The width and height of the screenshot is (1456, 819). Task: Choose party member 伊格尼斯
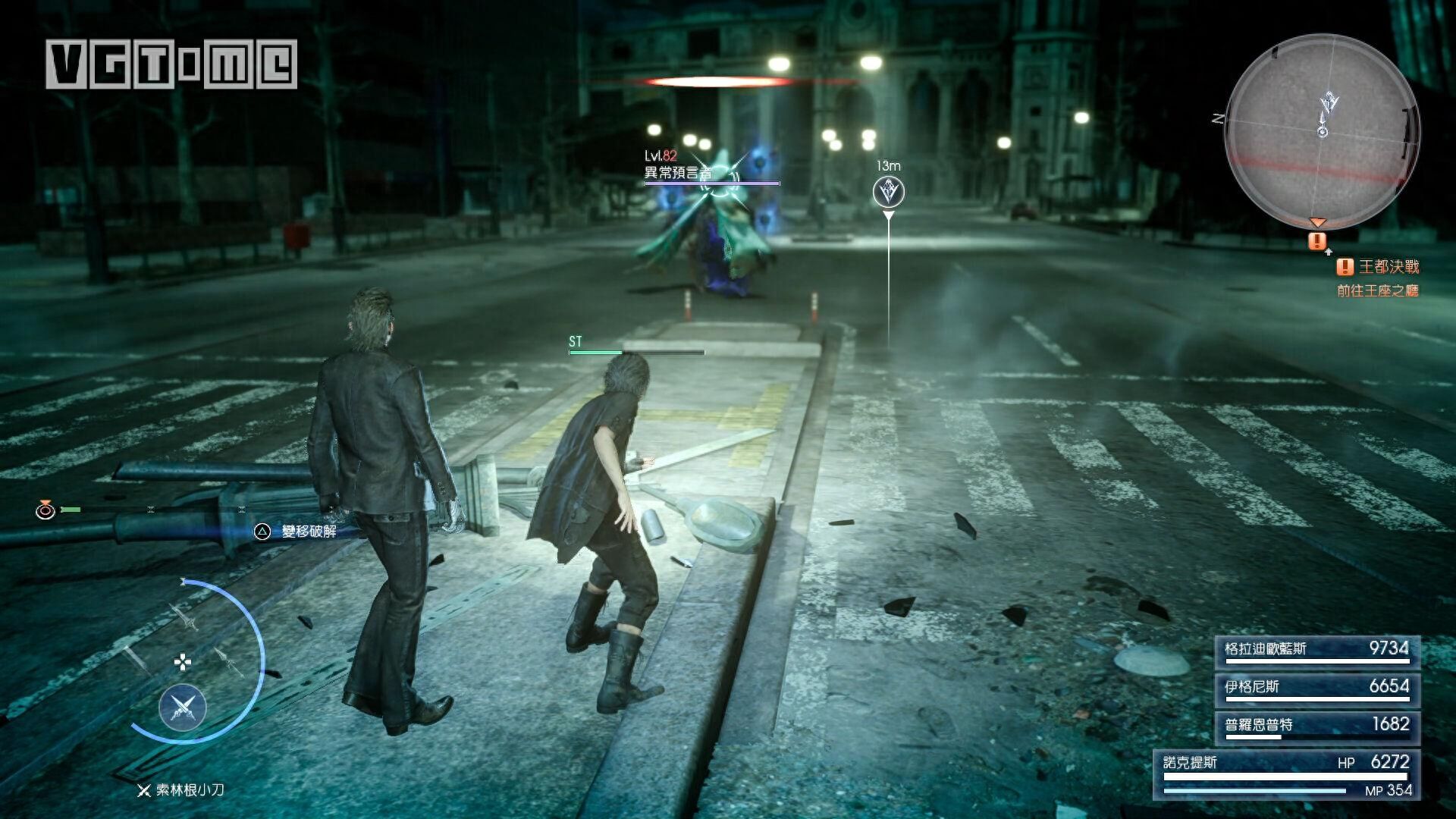[1317, 689]
